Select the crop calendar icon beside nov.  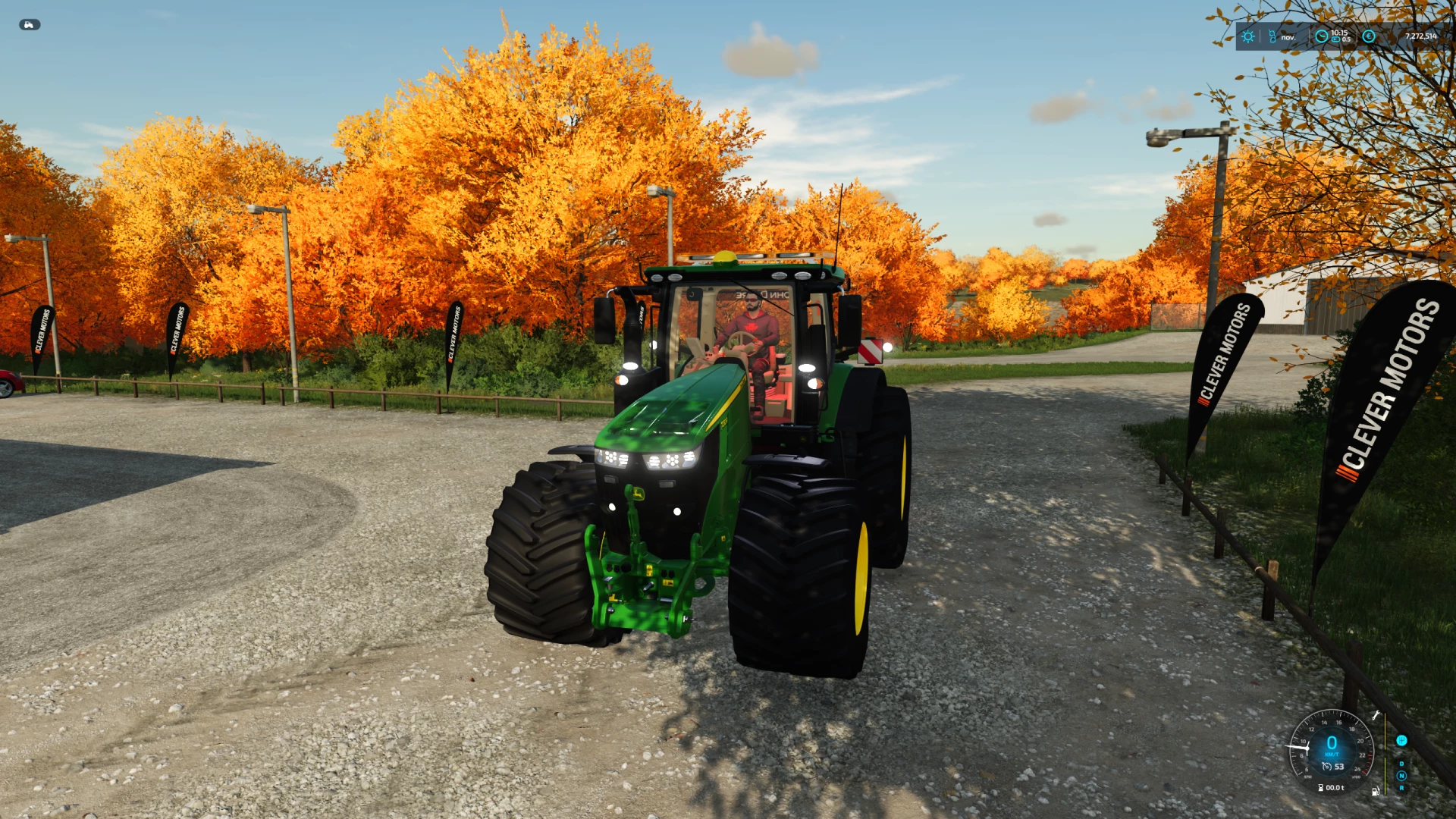[x=1272, y=36]
